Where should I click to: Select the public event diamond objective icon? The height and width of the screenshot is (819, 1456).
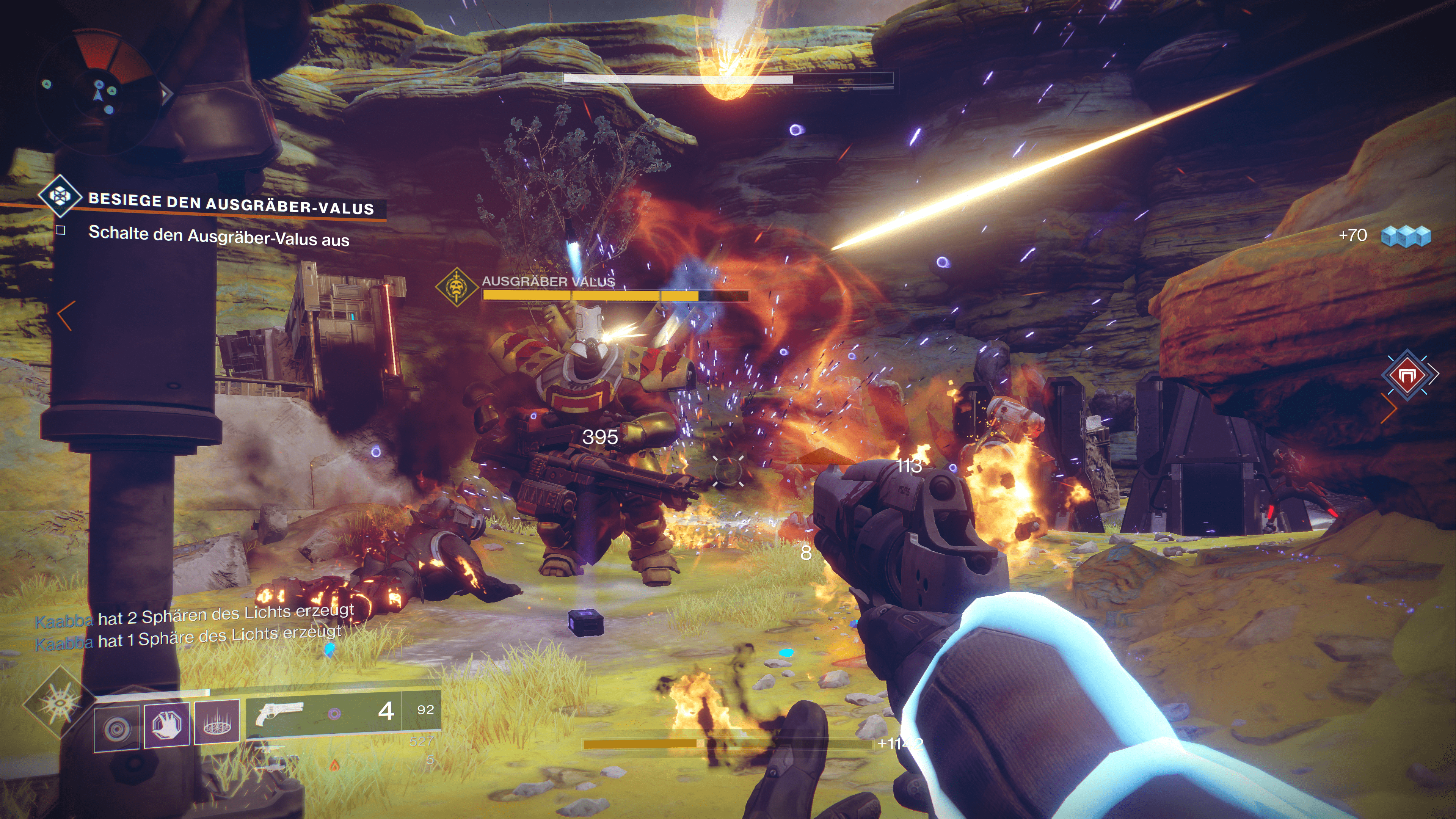click(60, 196)
